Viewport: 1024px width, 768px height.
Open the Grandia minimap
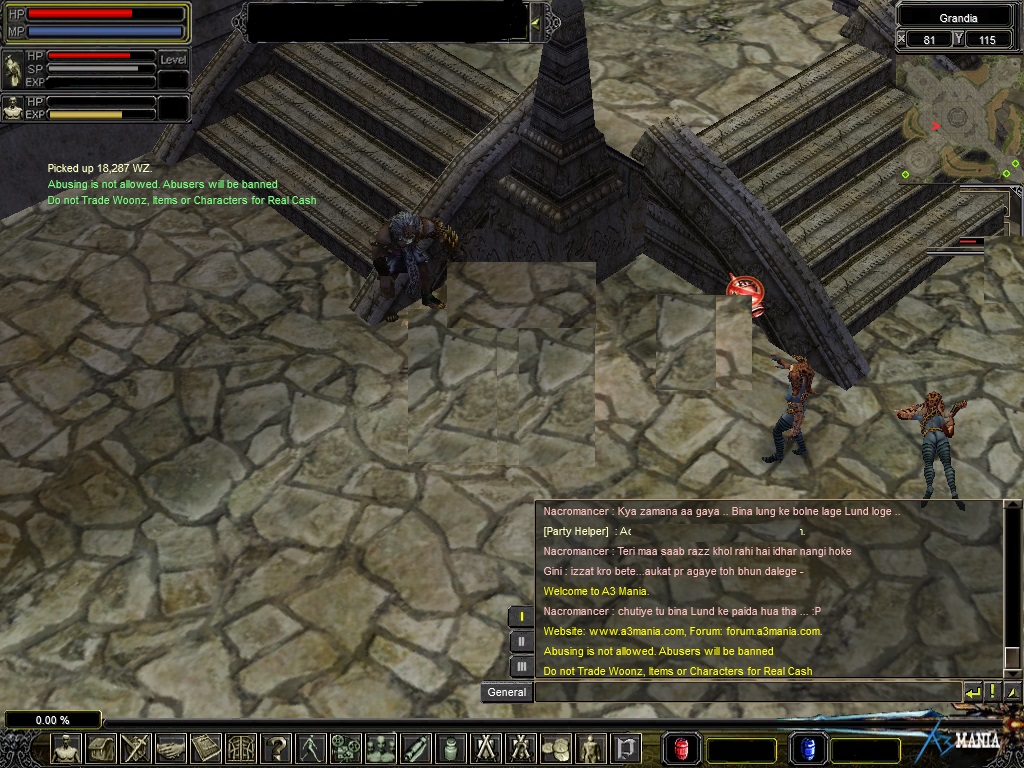coord(958,120)
